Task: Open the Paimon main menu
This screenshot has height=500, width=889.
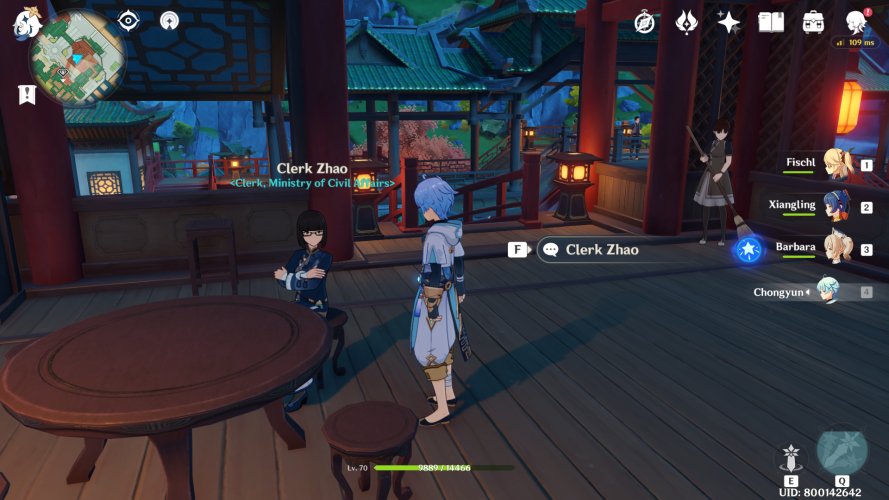Action: click(26, 21)
